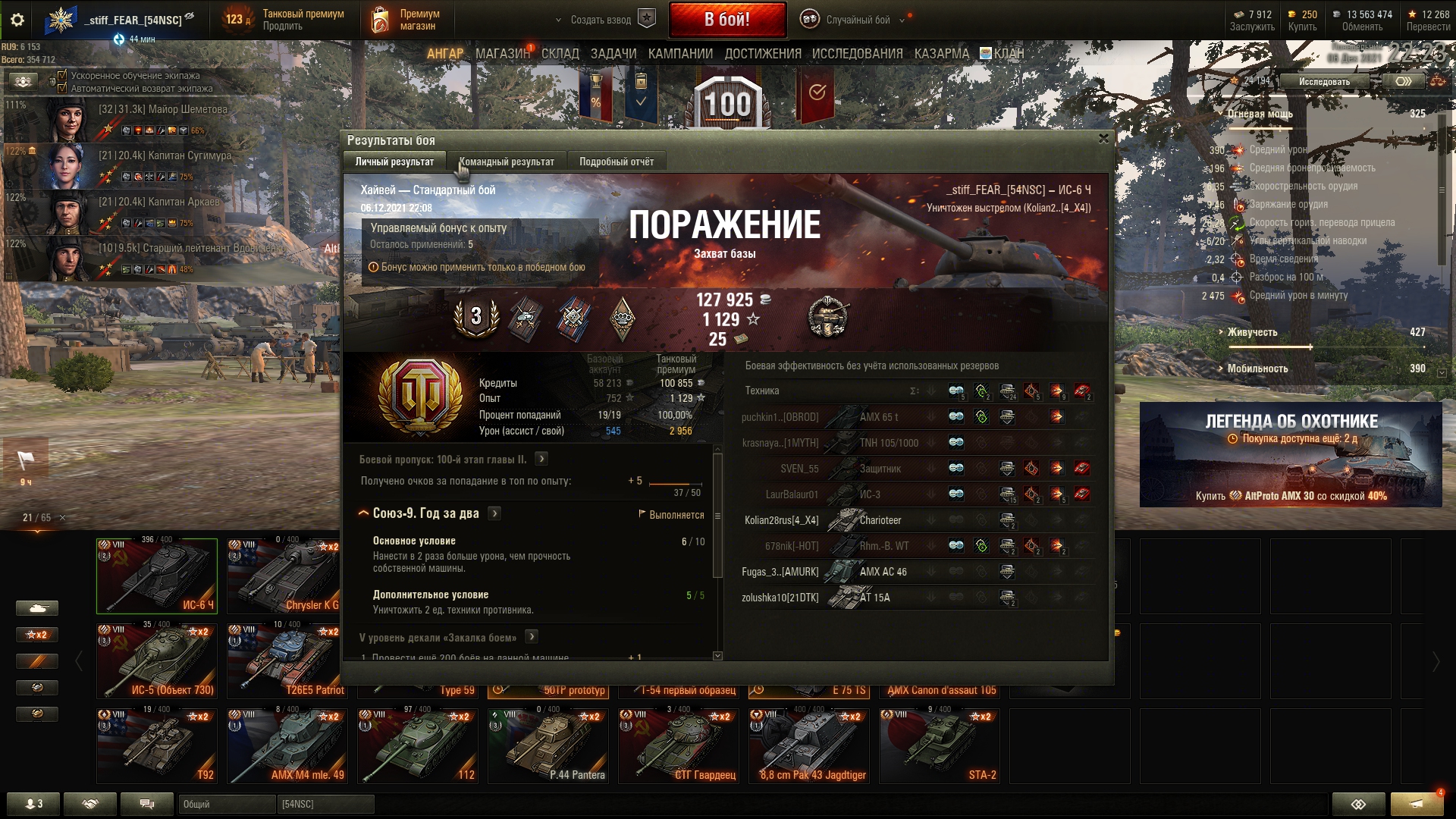1456x819 pixels.
Task: Toggle Автоматический возврат экипажа checkbox
Action: pos(62,88)
